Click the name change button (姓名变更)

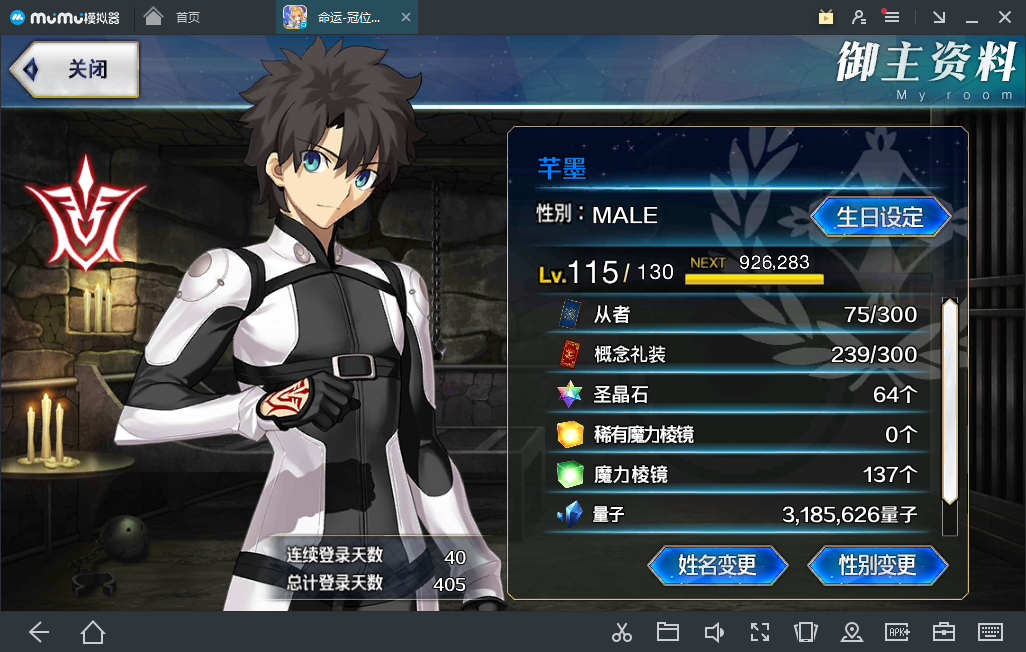[717, 565]
